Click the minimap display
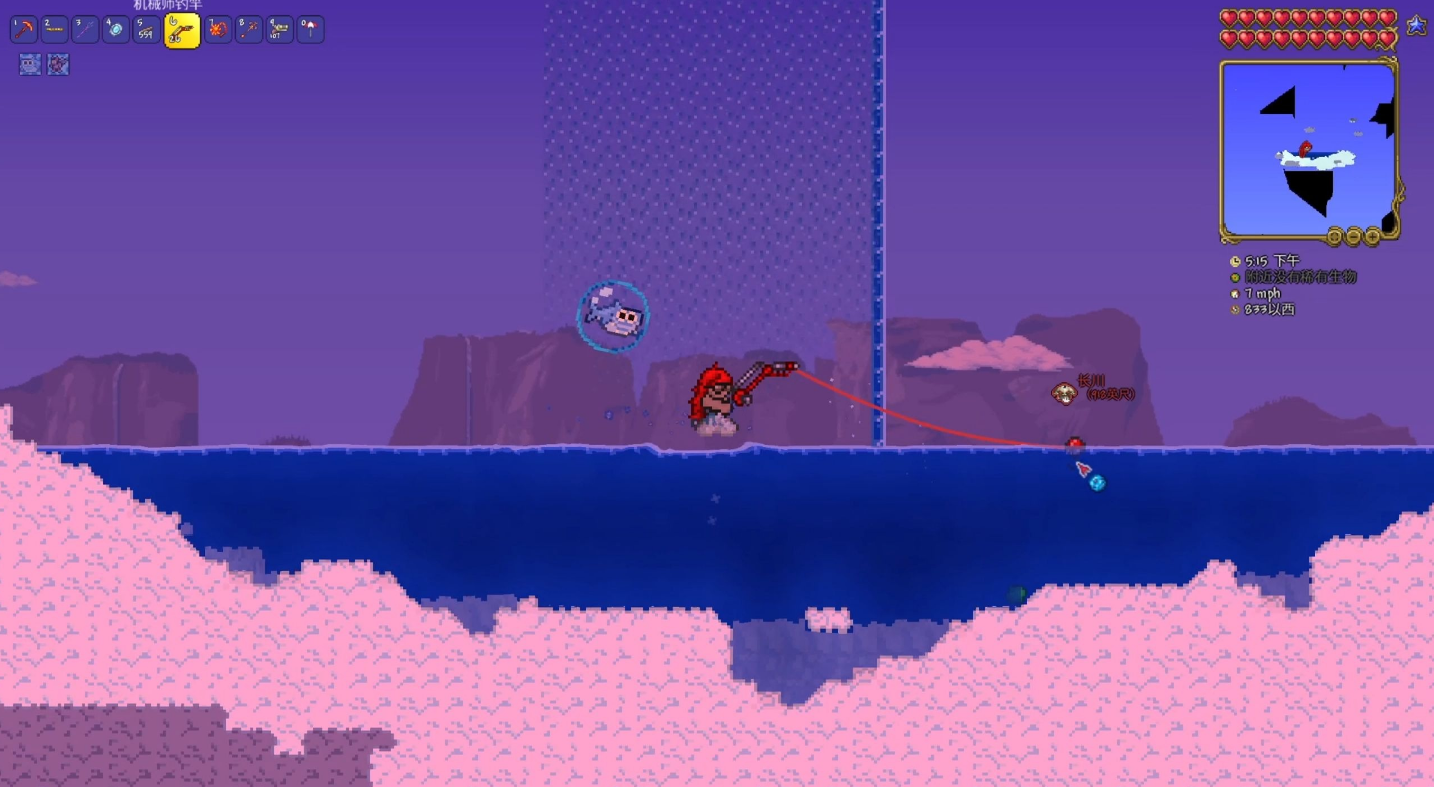The height and width of the screenshot is (787, 1434). pos(1307,148)
